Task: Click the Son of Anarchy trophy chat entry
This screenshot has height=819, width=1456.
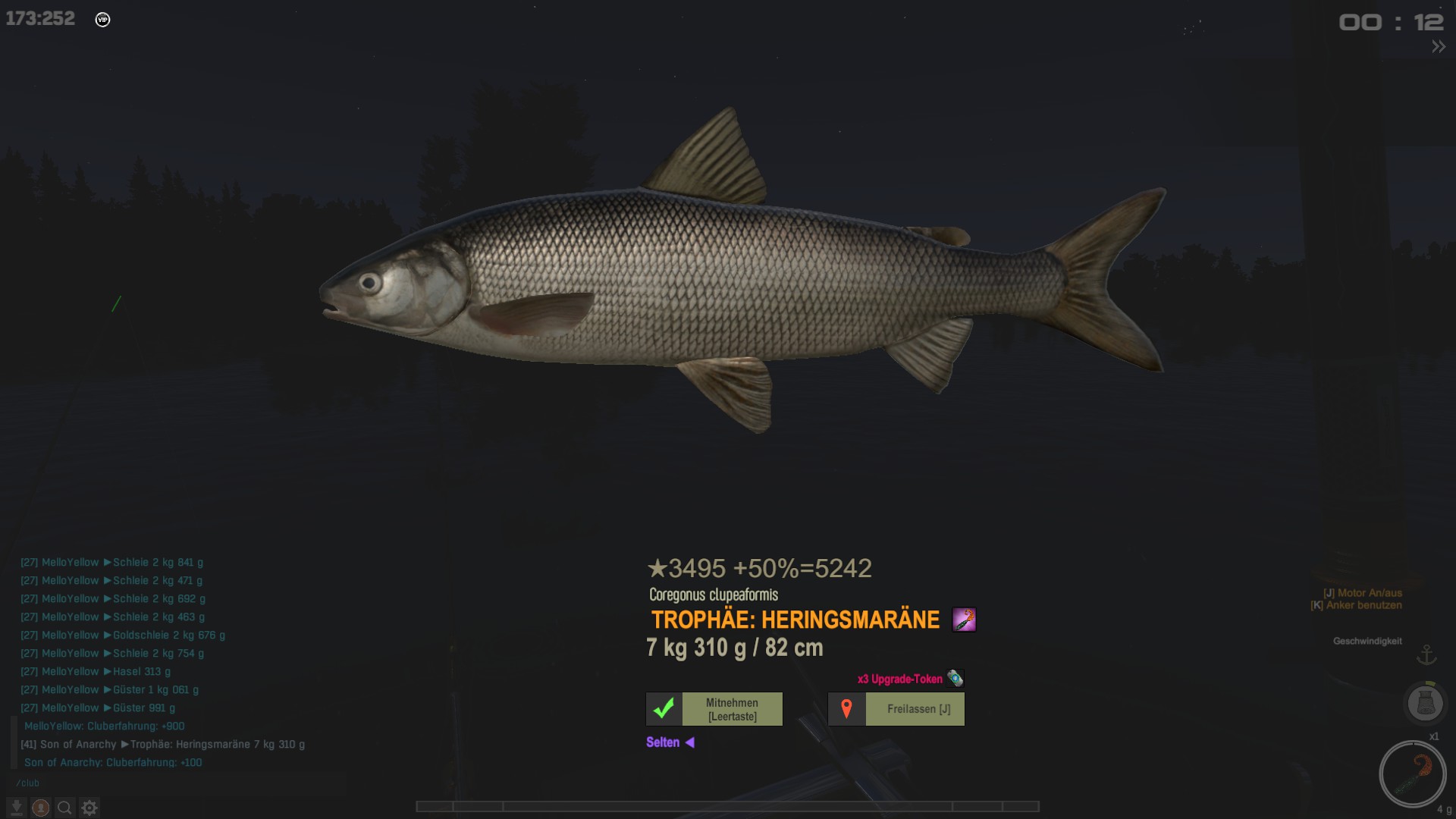Action: [x=163, y=745]
